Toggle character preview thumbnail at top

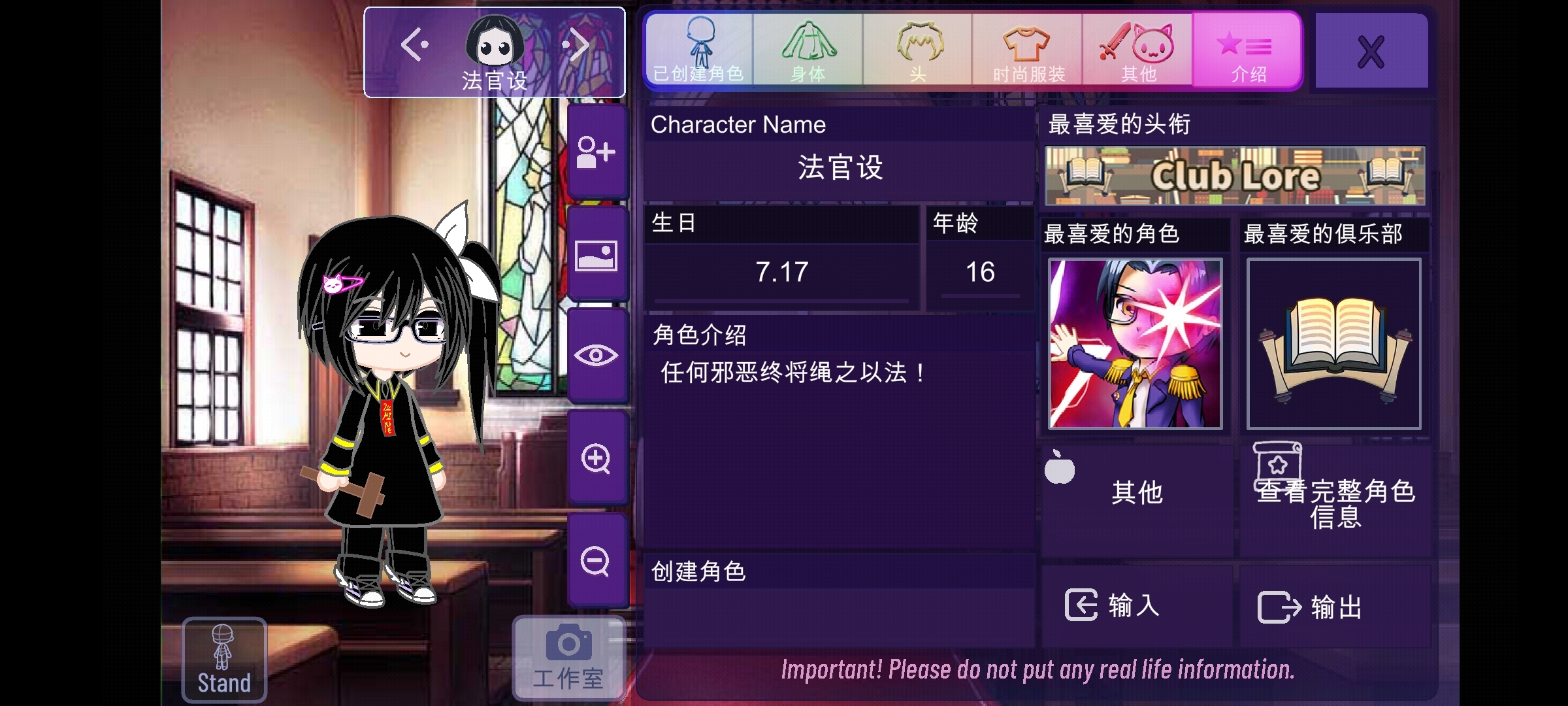coord(494,42)
